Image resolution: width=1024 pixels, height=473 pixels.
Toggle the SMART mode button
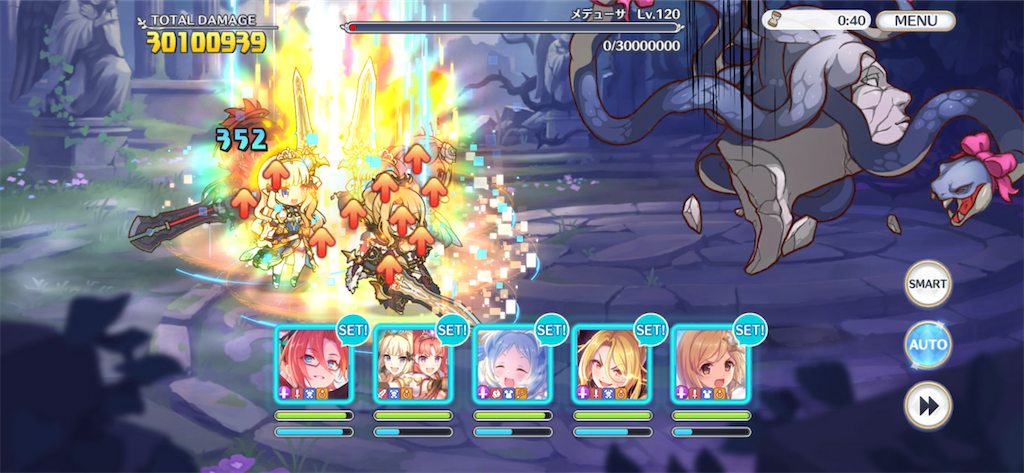coord(927,284)
